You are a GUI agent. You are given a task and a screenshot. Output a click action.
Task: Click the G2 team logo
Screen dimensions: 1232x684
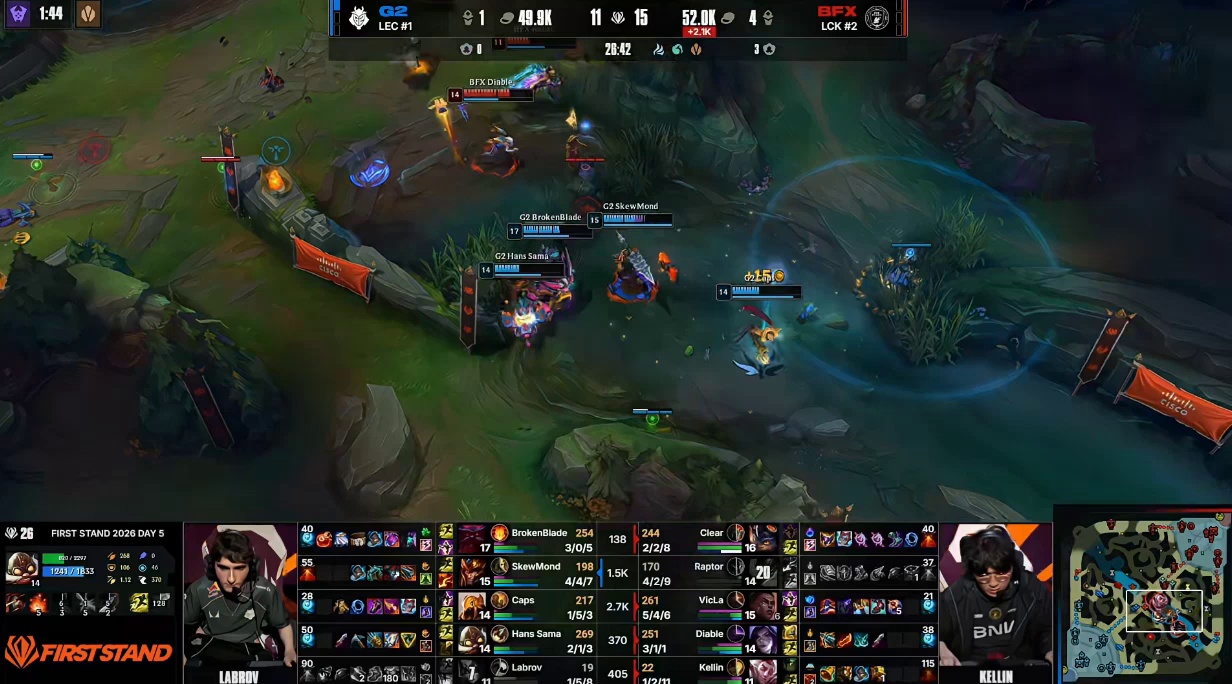tap(359, 17)
